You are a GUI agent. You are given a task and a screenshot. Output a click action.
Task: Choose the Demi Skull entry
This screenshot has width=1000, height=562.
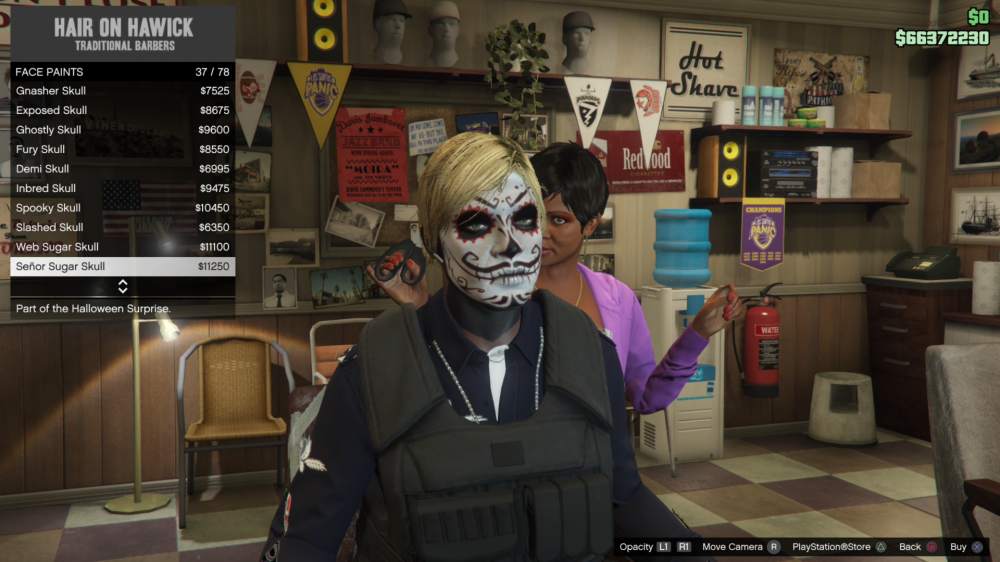122,169
